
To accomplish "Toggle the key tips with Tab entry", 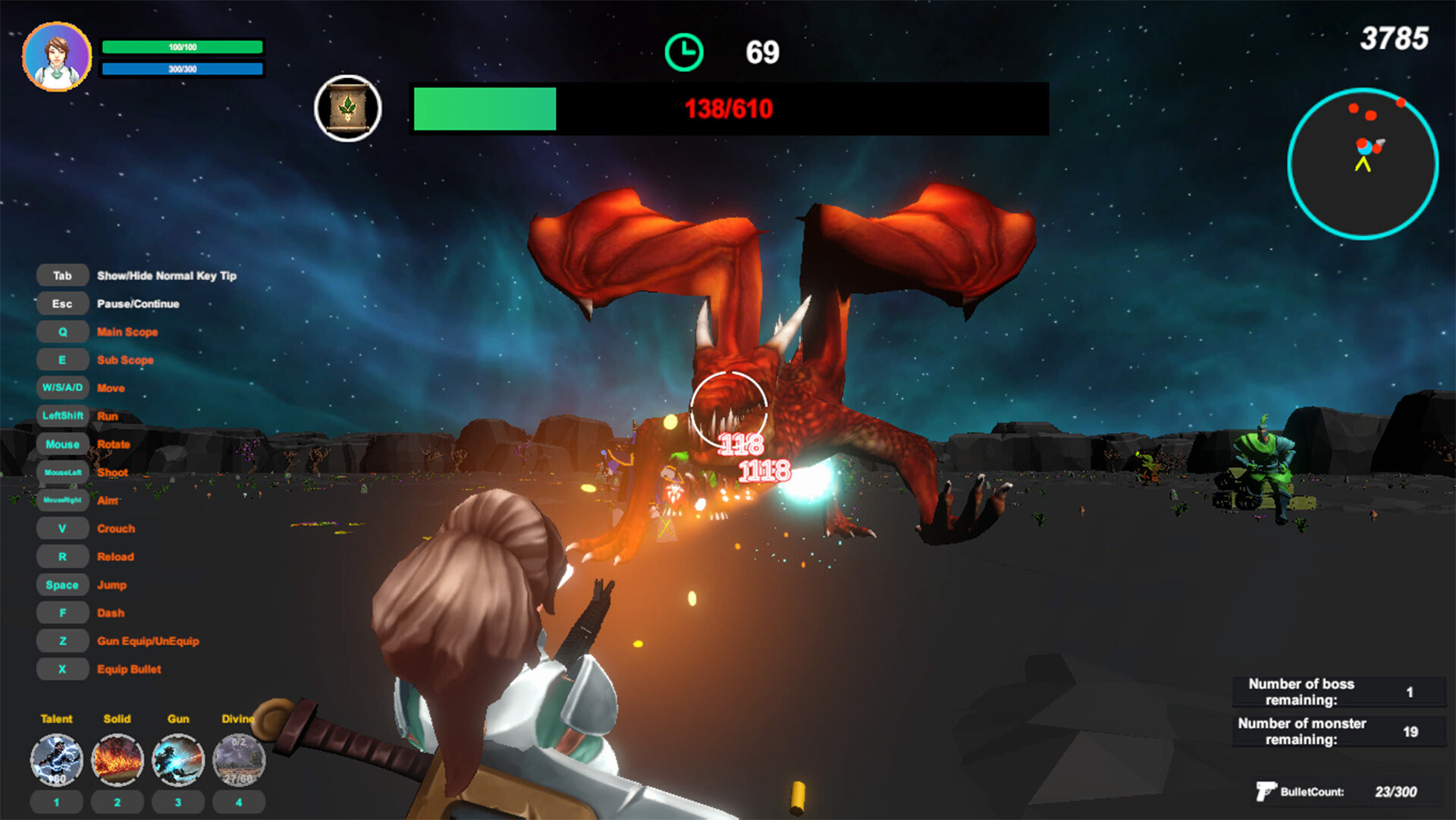I will (x=62, y=275).
